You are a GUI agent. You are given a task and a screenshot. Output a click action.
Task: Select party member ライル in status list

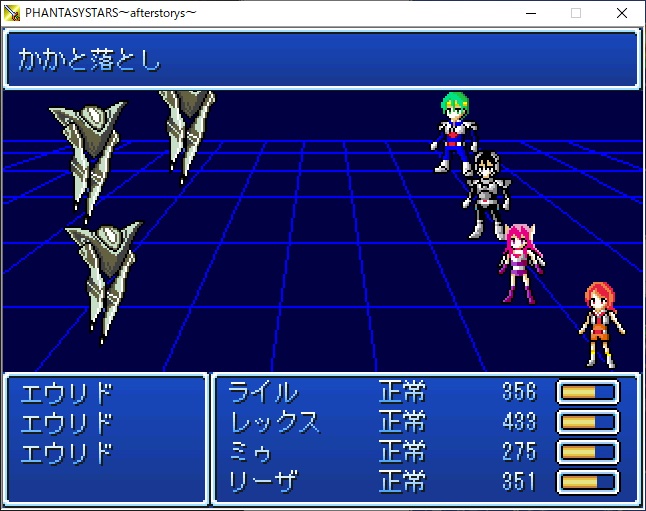point(263,391)
